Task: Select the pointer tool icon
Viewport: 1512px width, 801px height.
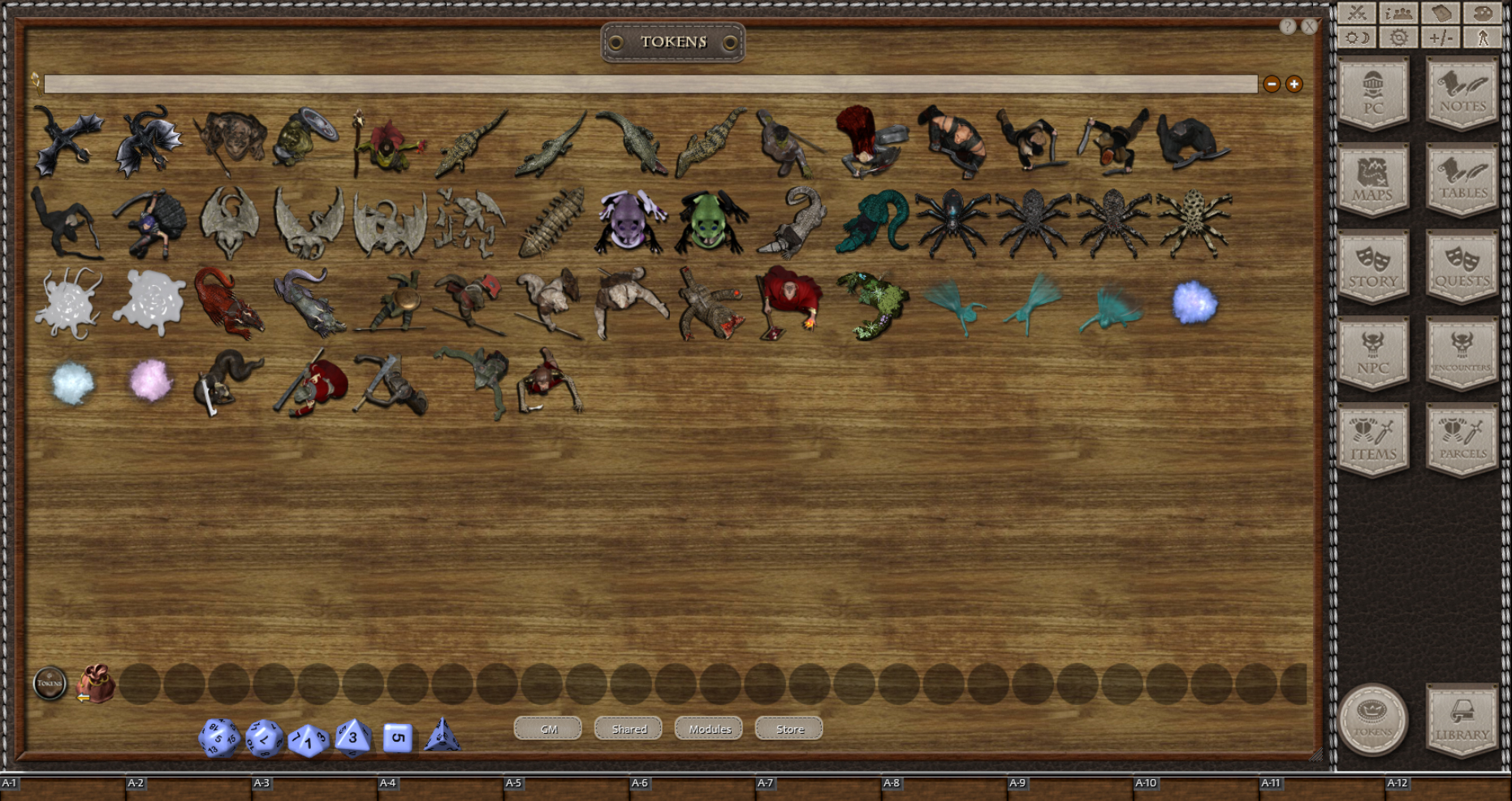Action: click(1484, 37)
